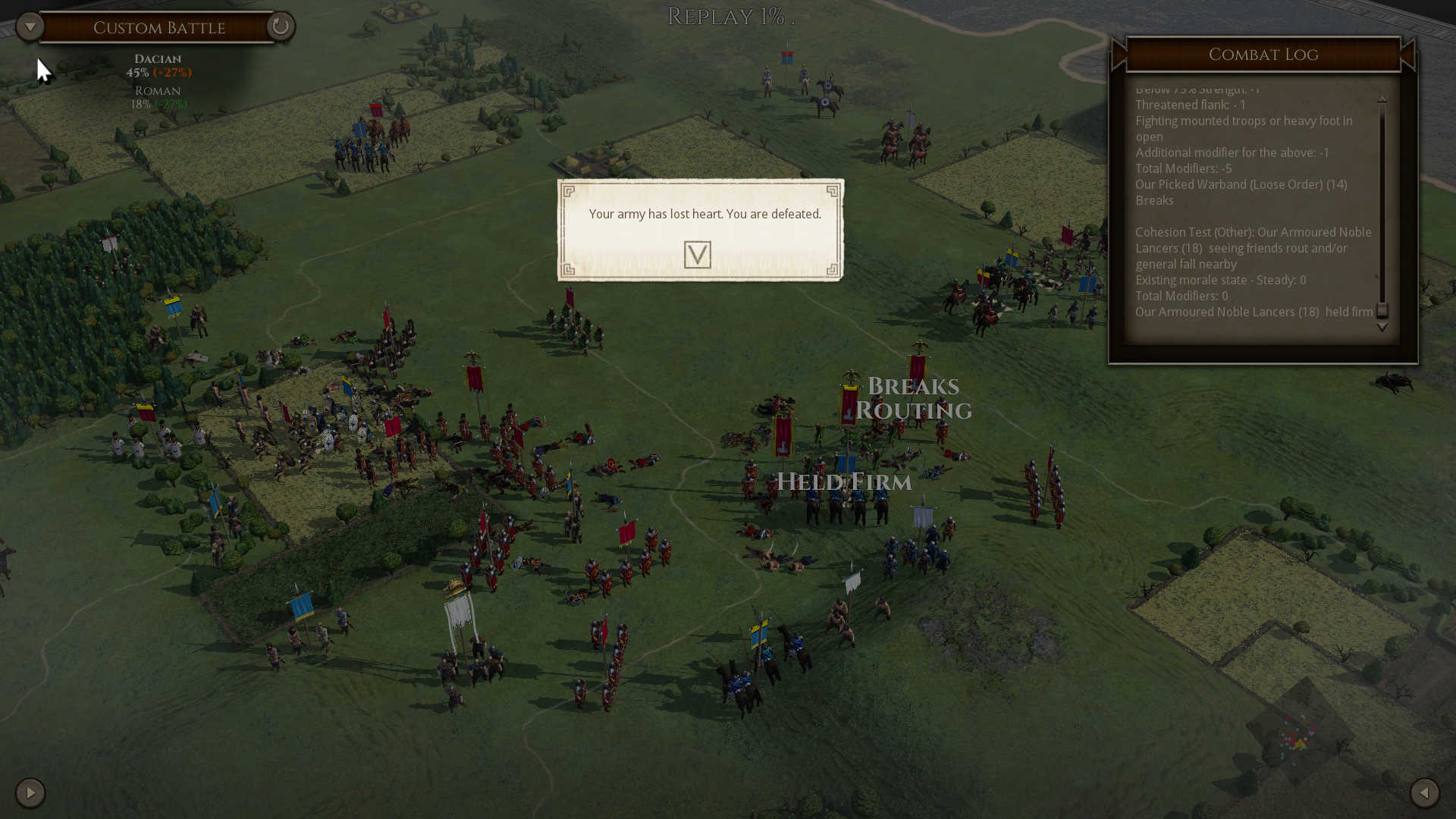Select the diamond minimap
1456x819 pixels.
coord(1300,733)
